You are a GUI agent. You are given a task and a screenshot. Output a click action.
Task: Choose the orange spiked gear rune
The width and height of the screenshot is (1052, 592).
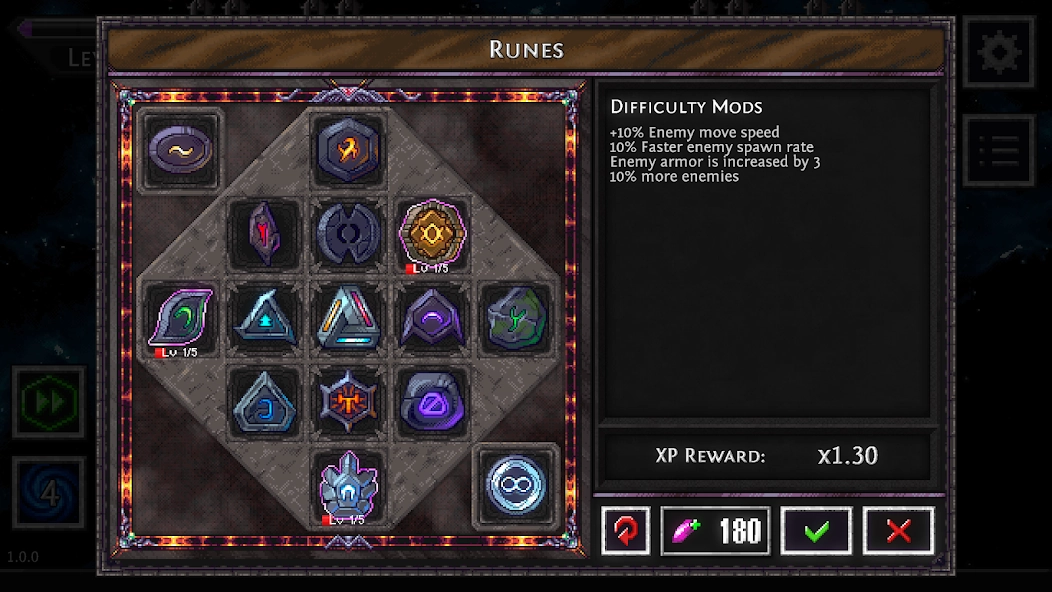[x=349, y=402]
